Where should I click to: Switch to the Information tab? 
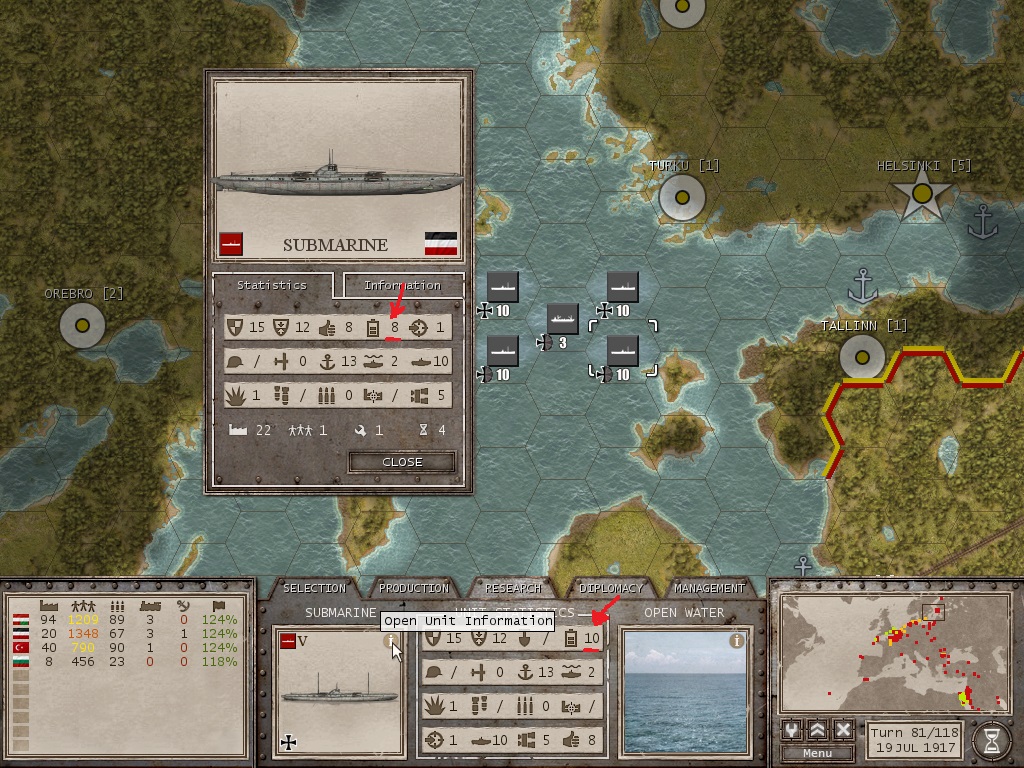[x=403, y=286]
